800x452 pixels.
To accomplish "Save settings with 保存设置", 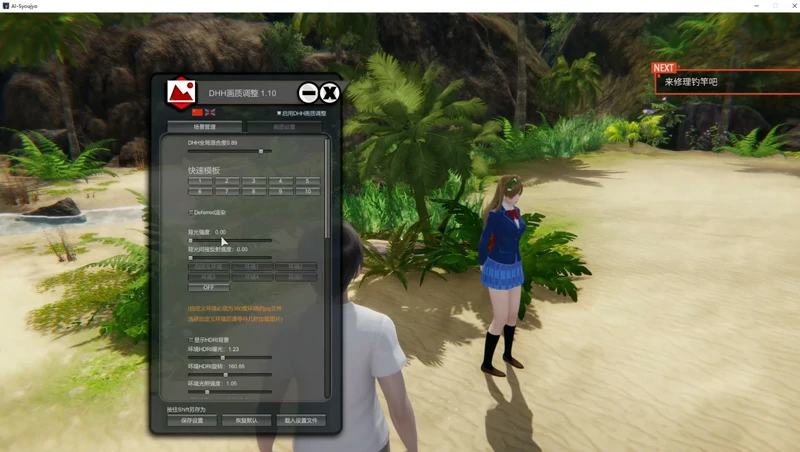I will [x=192, y=421].
